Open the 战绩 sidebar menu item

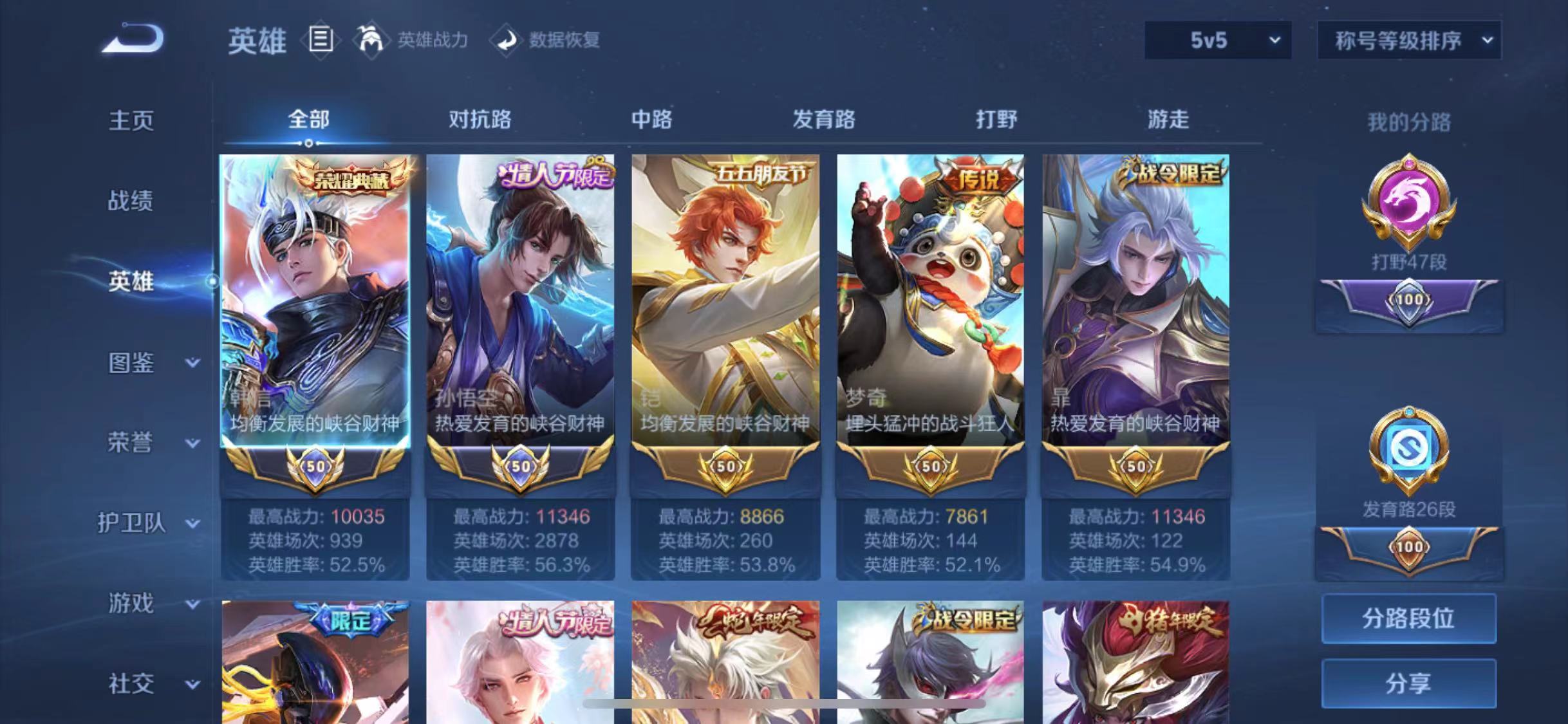[x=130, y=201]
